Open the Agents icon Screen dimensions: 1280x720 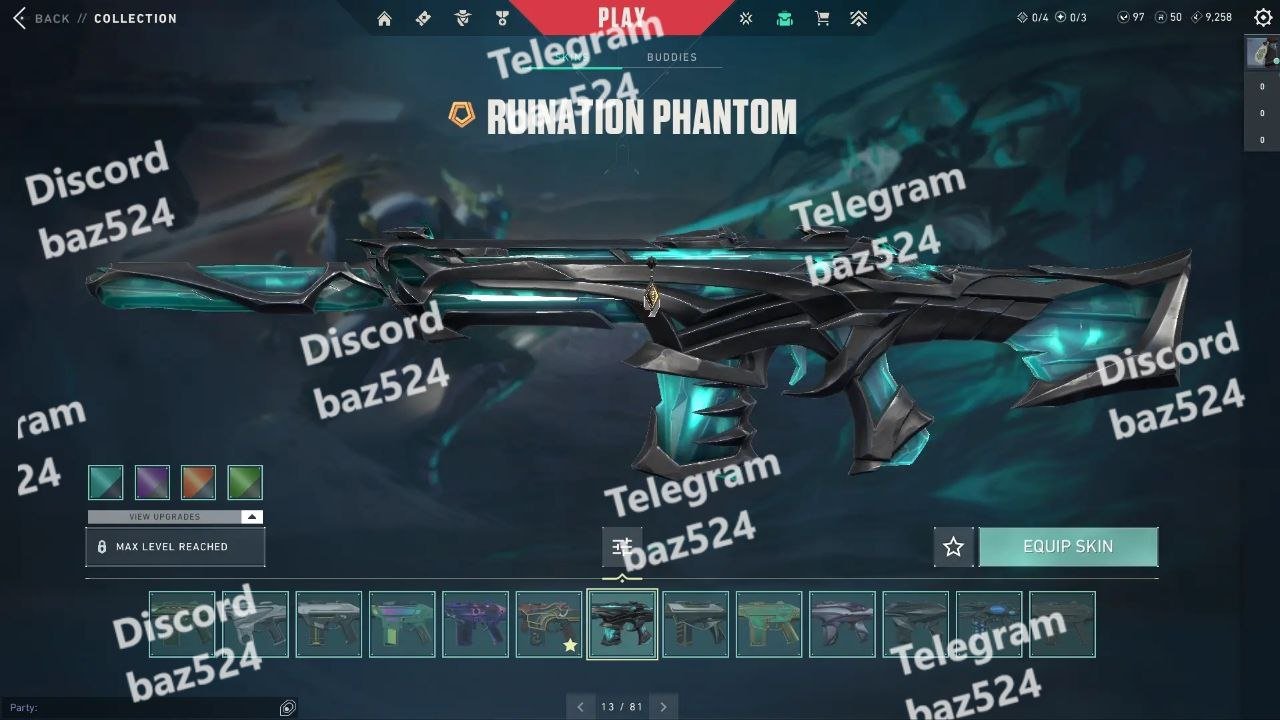point(462,18)
